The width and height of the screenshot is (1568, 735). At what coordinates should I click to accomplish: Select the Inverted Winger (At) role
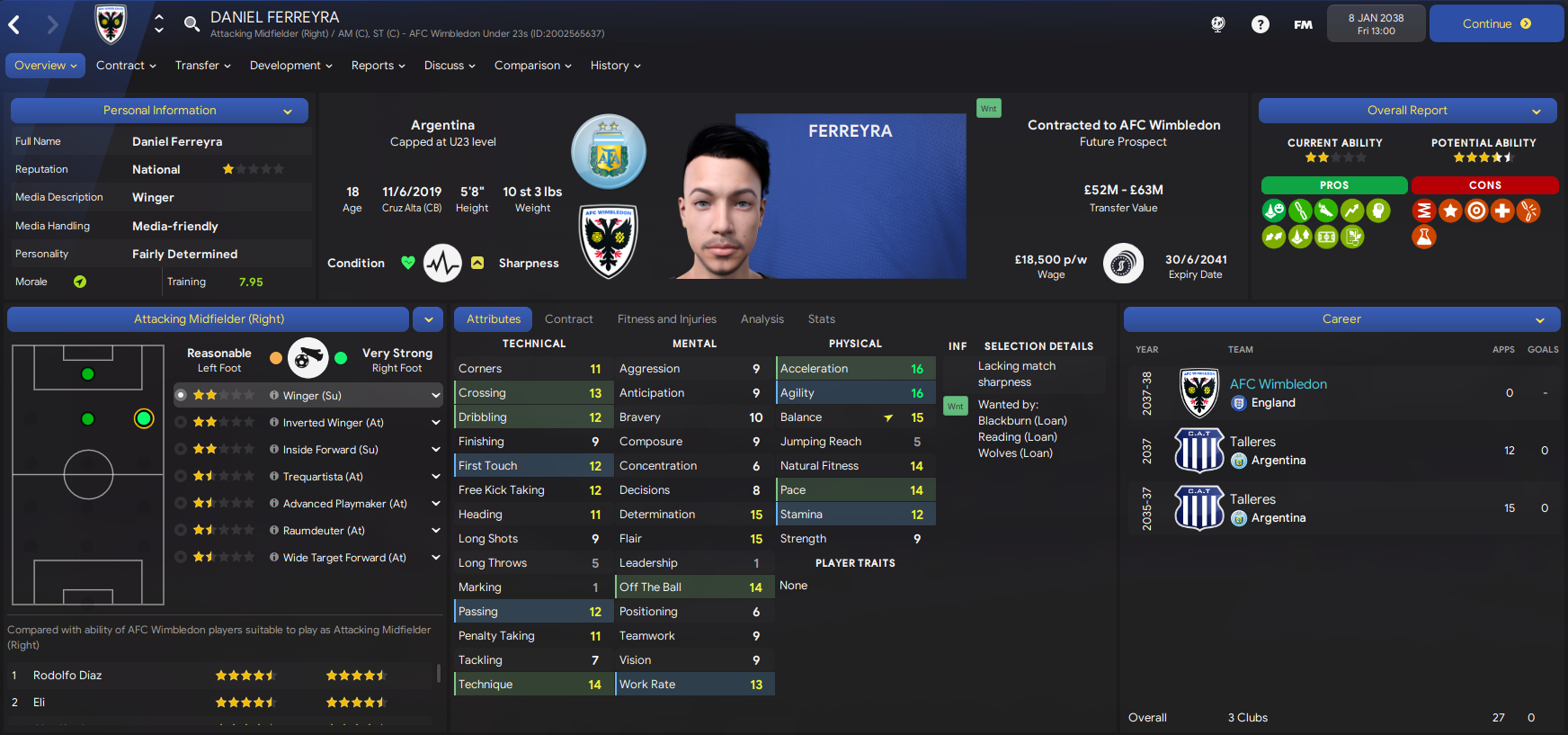[x=333, y=423]
